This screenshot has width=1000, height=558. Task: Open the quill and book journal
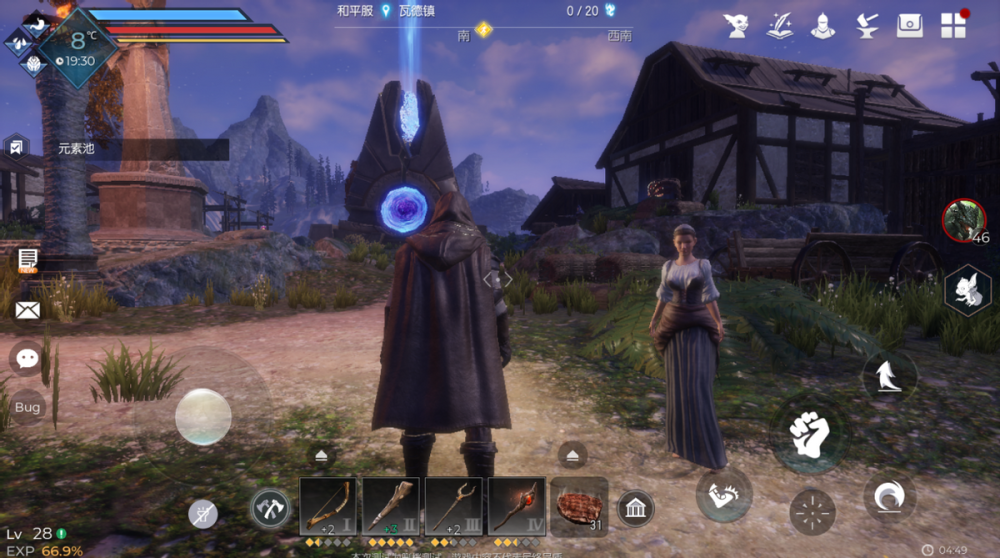click(x=780, y=26)
